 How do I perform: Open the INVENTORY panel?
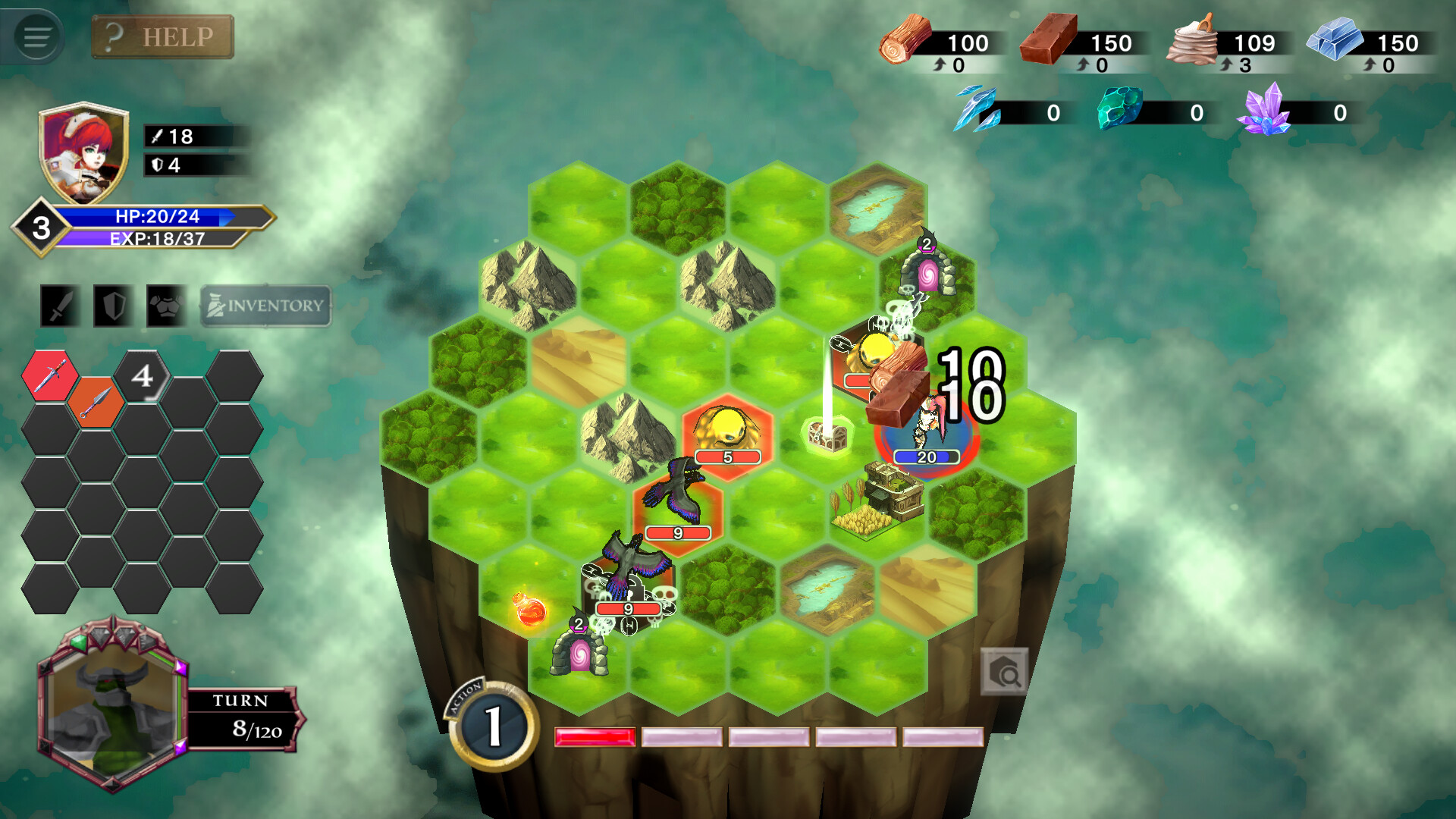click(x=264, y=305)
